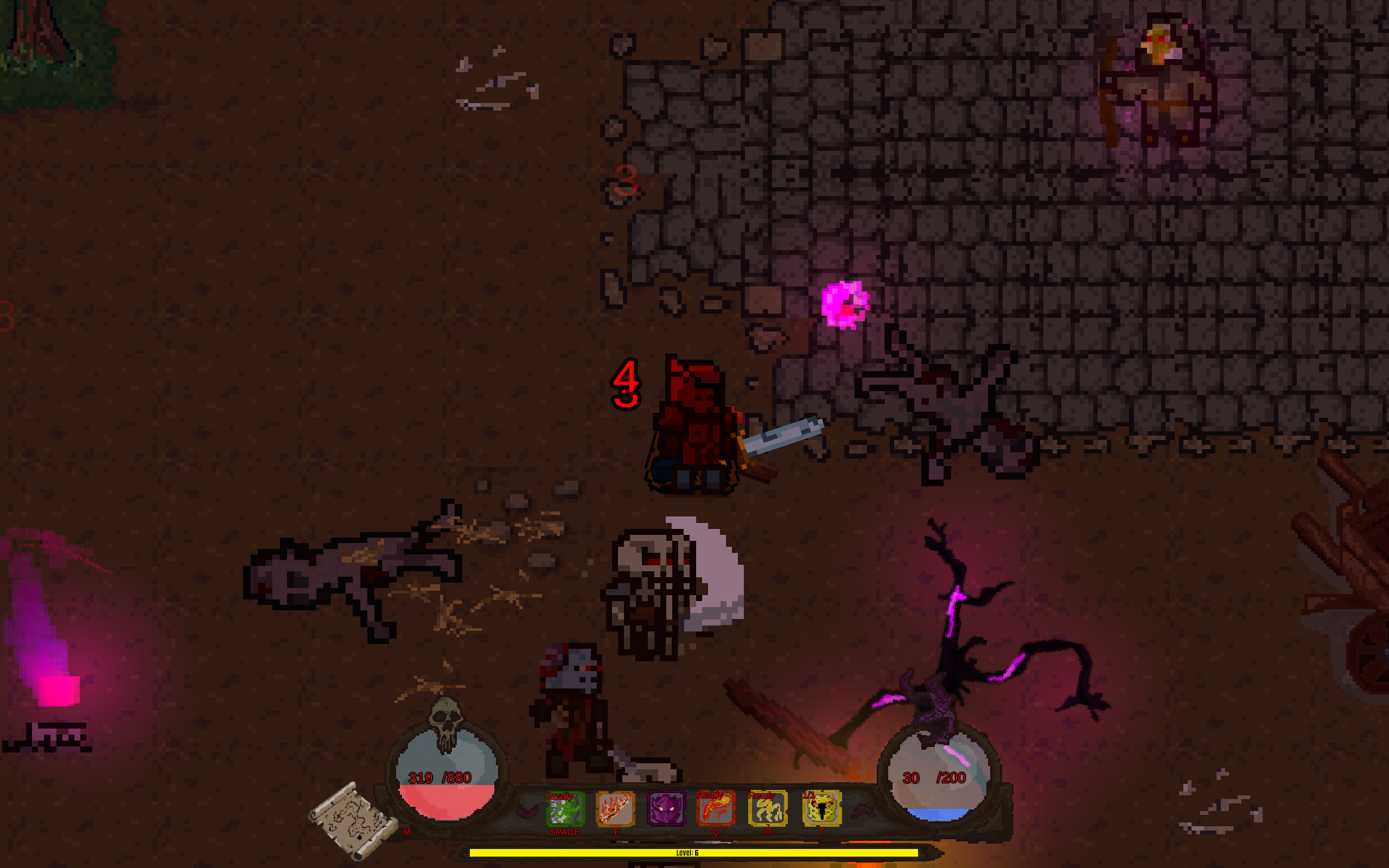Viewport: 1389px width, 868px height.
Task: Toggle the SPACE ability's Ready state
Action: point(560,796)
